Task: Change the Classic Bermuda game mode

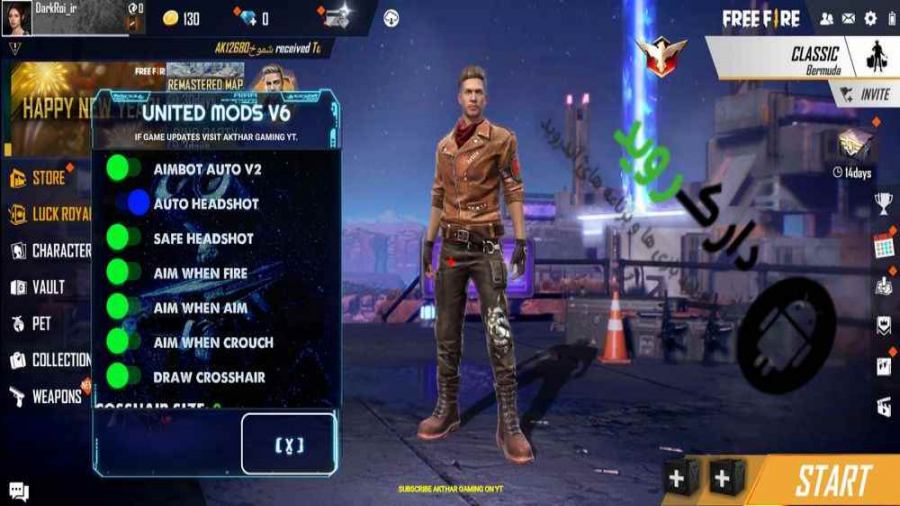Action: coord(800,58)
